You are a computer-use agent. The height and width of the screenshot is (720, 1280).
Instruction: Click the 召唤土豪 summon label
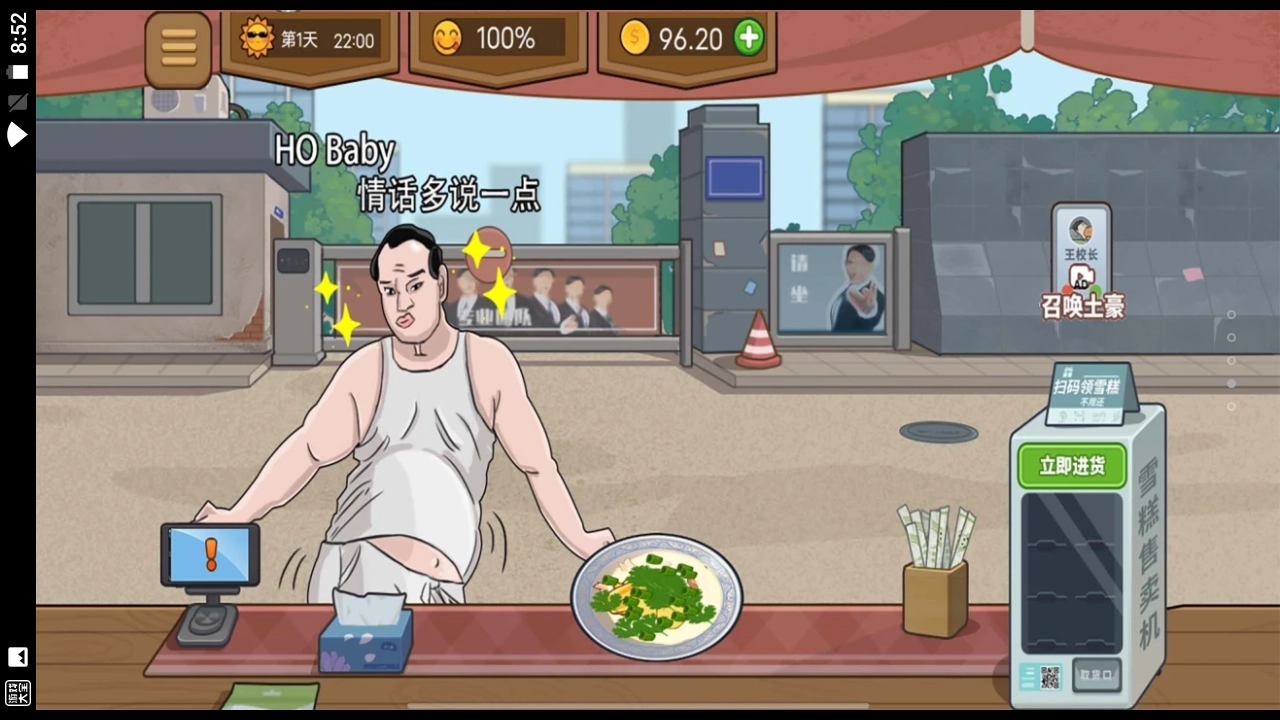point(1083,309)
